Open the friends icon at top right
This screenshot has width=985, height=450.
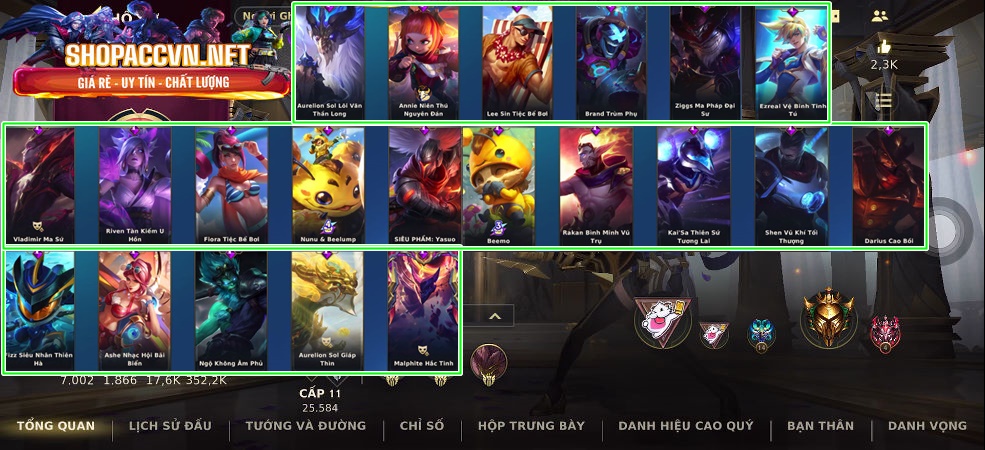point(880,16)
